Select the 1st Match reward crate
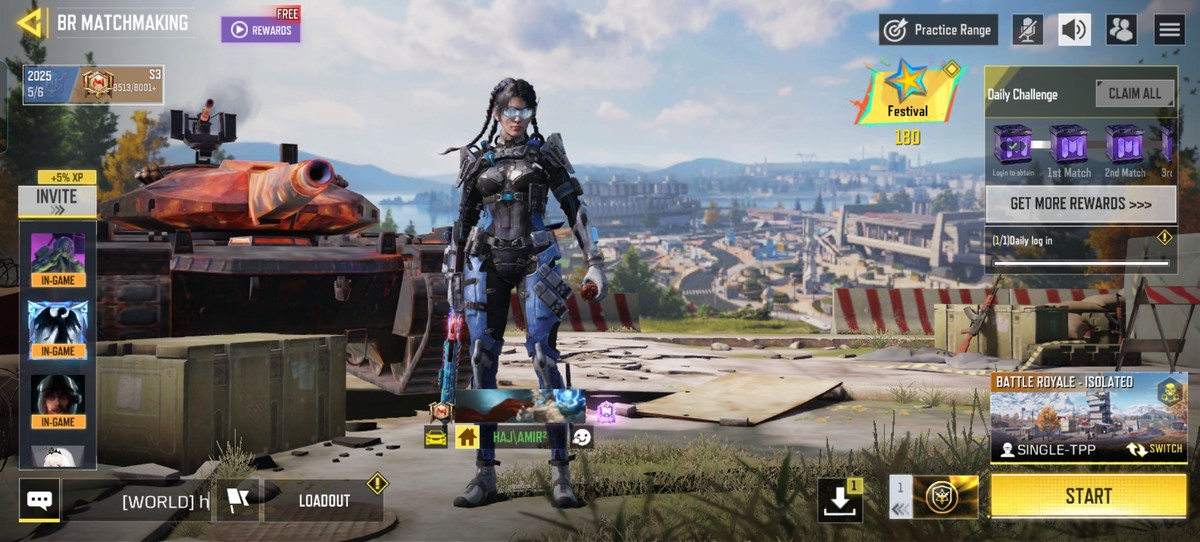This screenshot has width=1200, height=542. click(1068, 146)
